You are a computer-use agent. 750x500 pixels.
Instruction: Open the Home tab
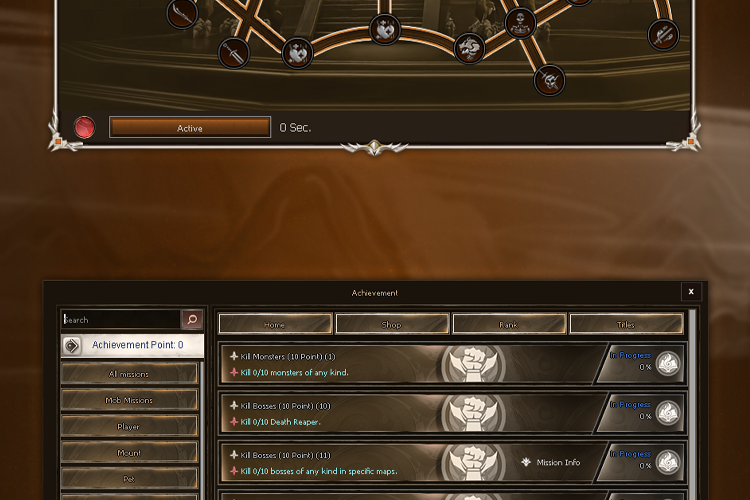pos(275,324)
